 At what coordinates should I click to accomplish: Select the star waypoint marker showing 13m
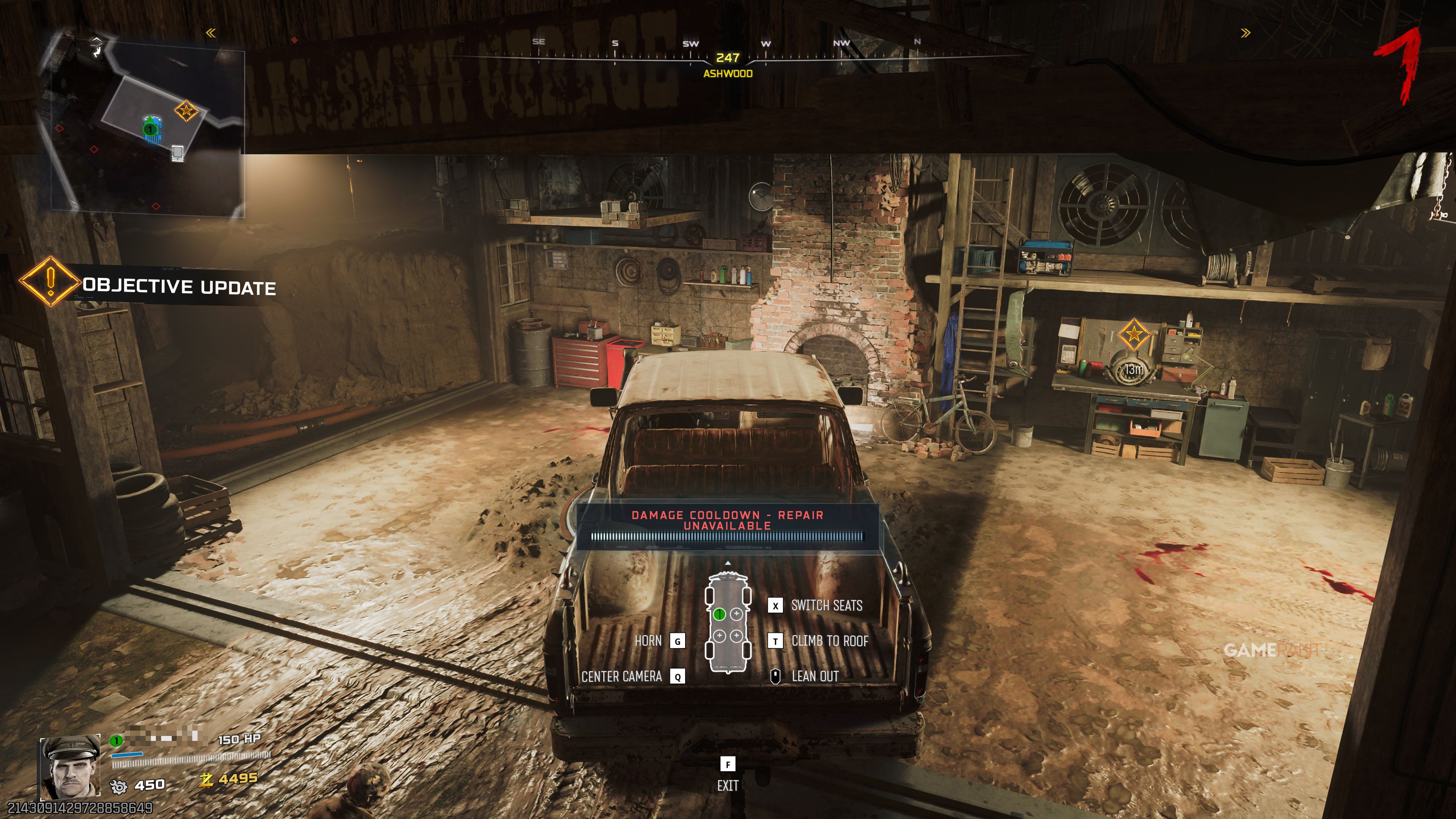[1133, 334]
